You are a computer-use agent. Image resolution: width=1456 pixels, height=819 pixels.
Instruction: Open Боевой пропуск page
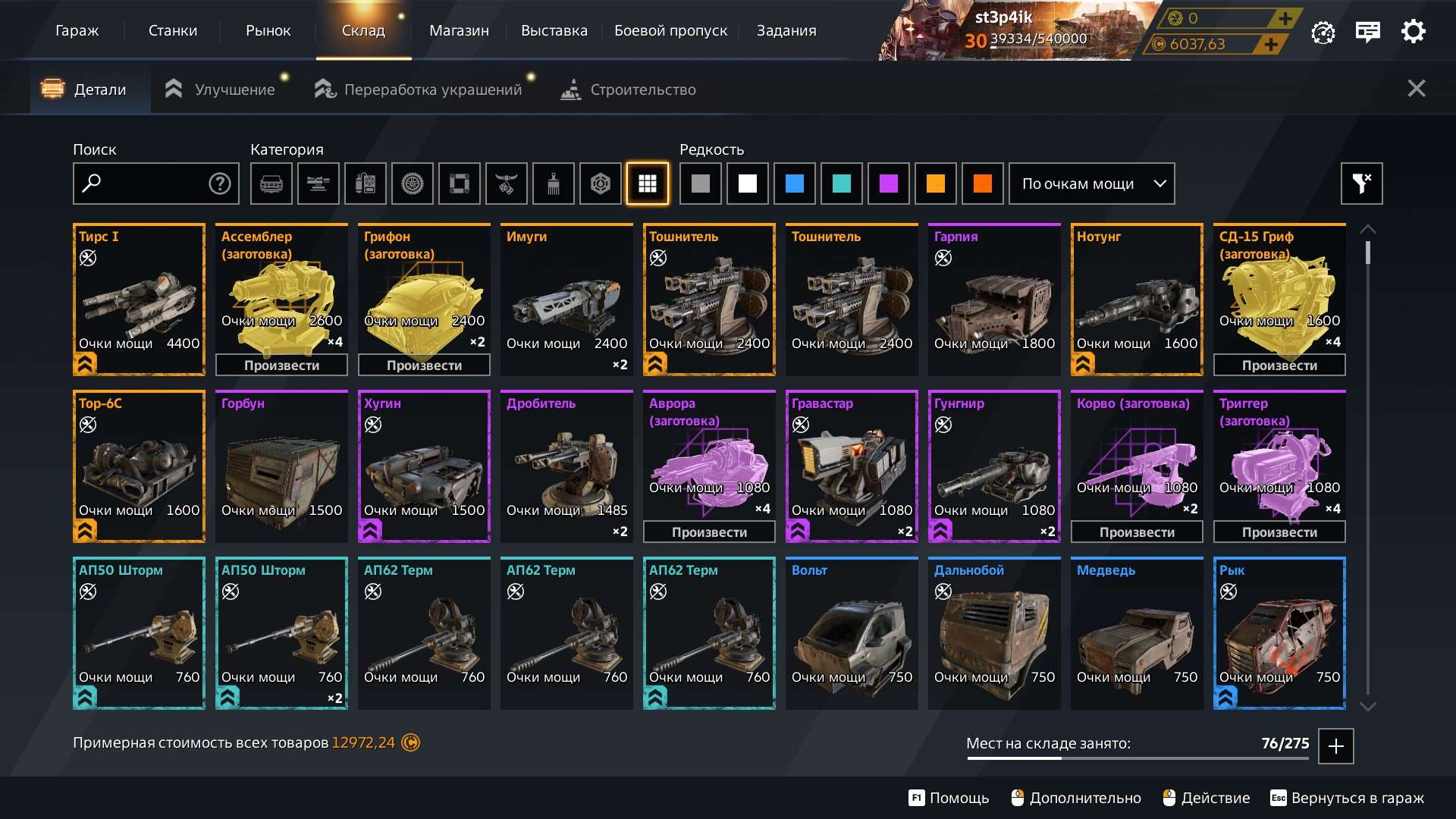[x=670, y=31]
